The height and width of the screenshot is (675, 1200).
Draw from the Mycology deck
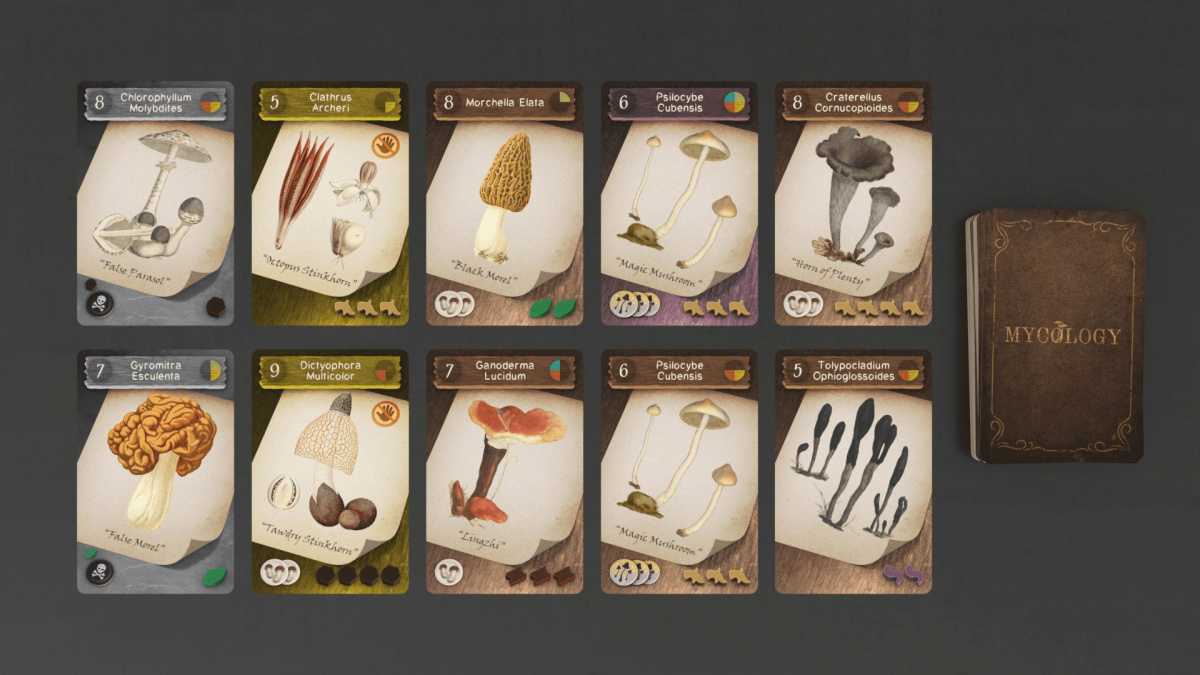pos(1056,336)
